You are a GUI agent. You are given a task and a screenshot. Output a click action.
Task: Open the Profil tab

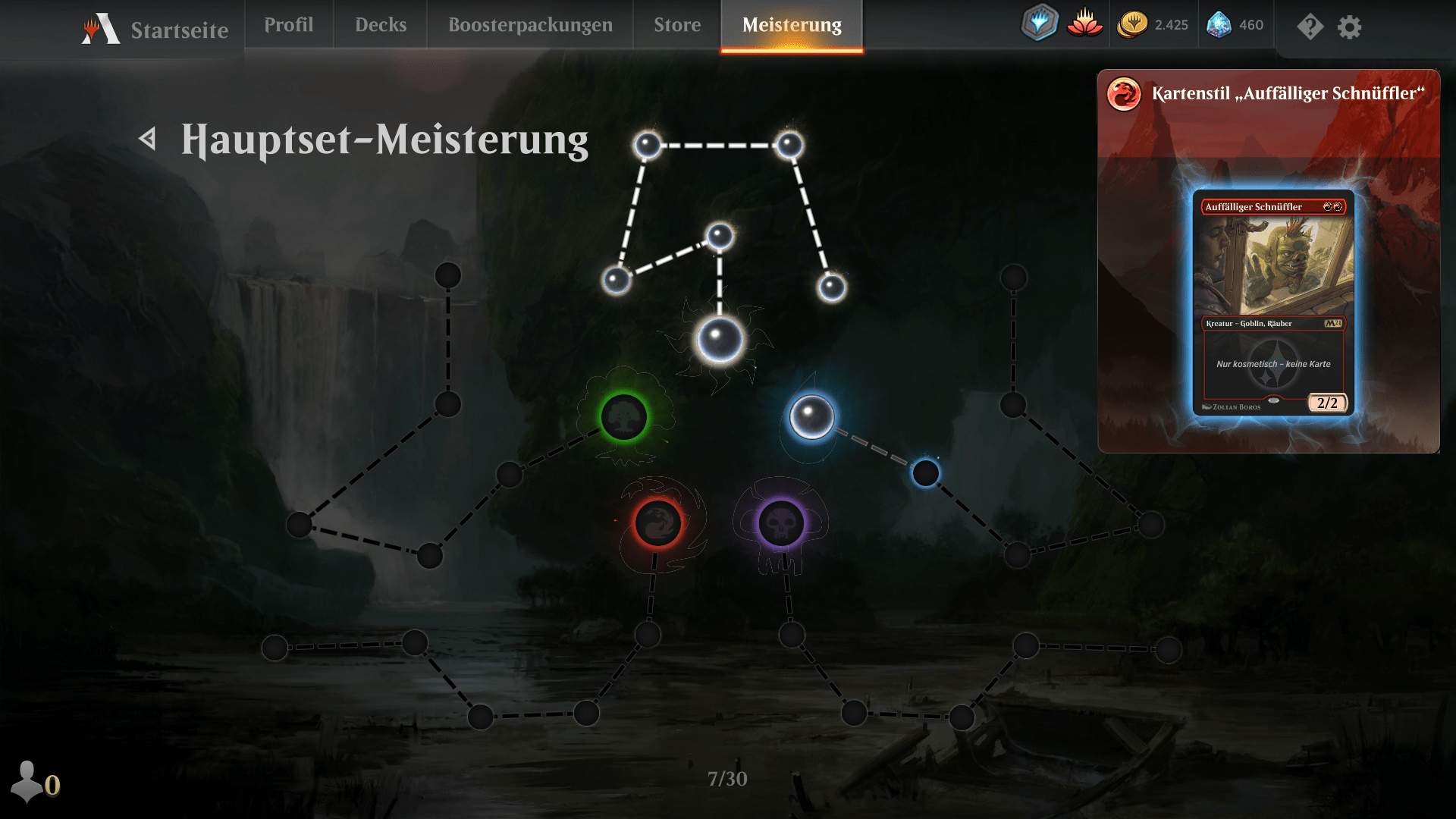pos(288,25)
